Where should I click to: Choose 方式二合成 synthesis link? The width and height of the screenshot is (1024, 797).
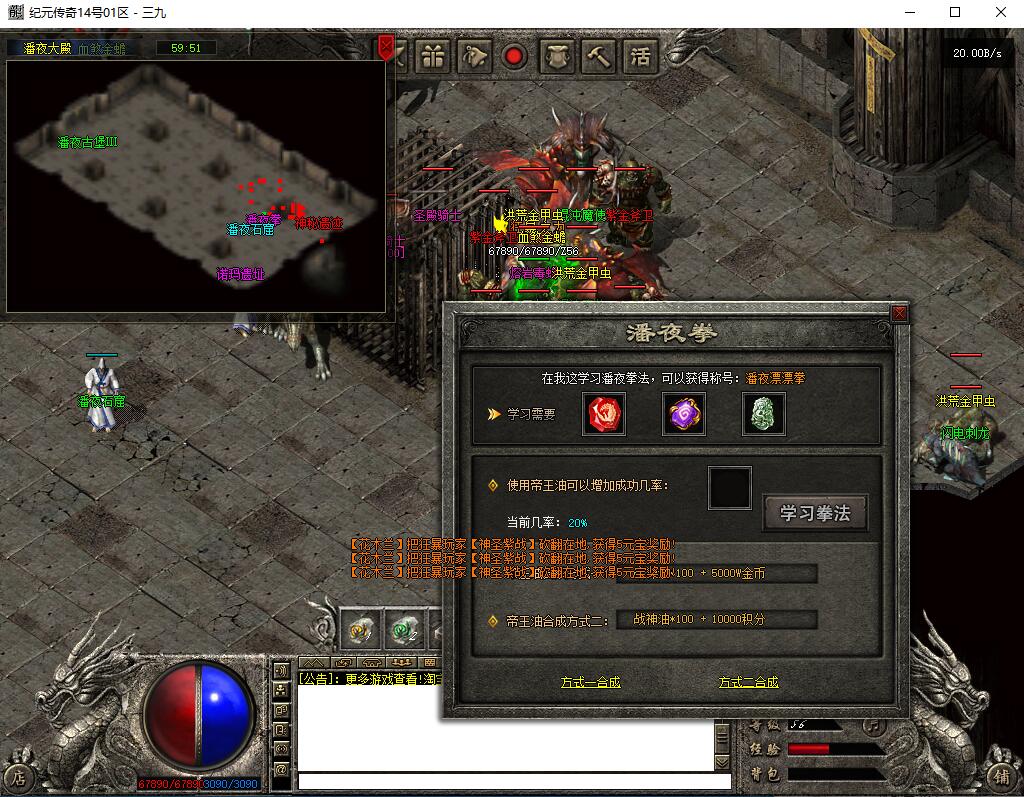click(x=748, y=682)
